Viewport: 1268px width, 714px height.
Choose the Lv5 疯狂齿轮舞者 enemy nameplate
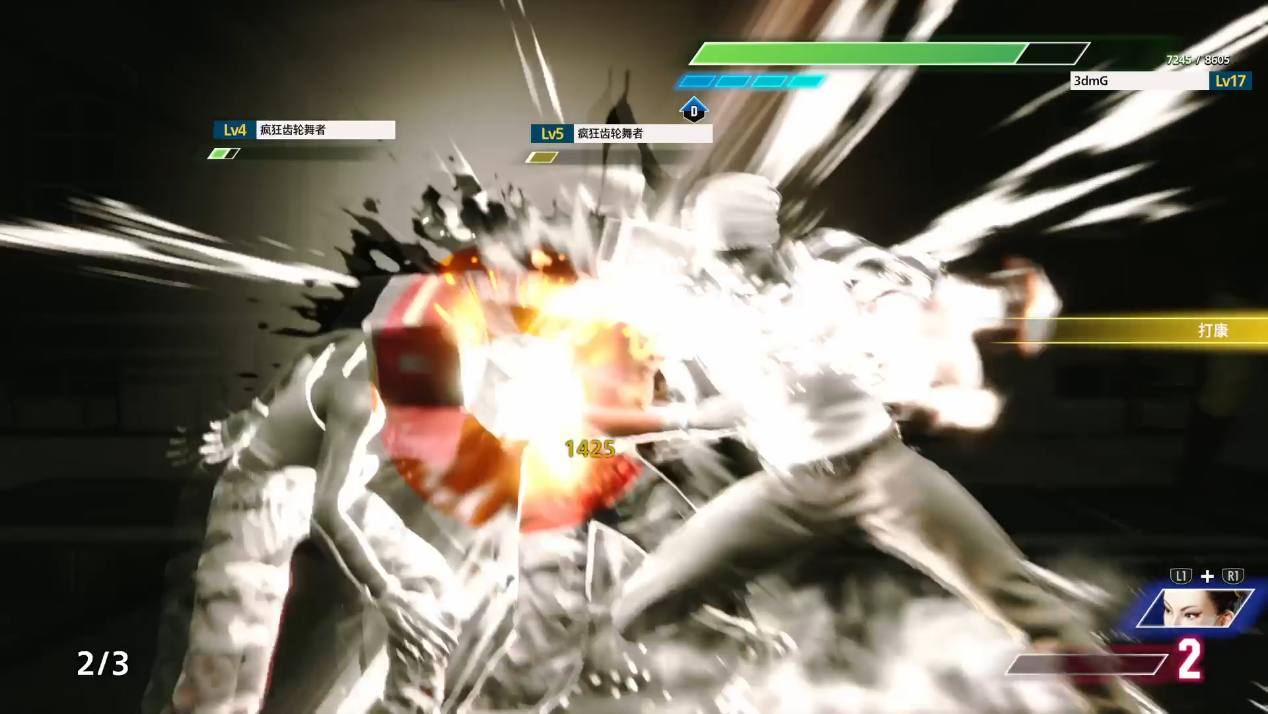tap(621, 134)
